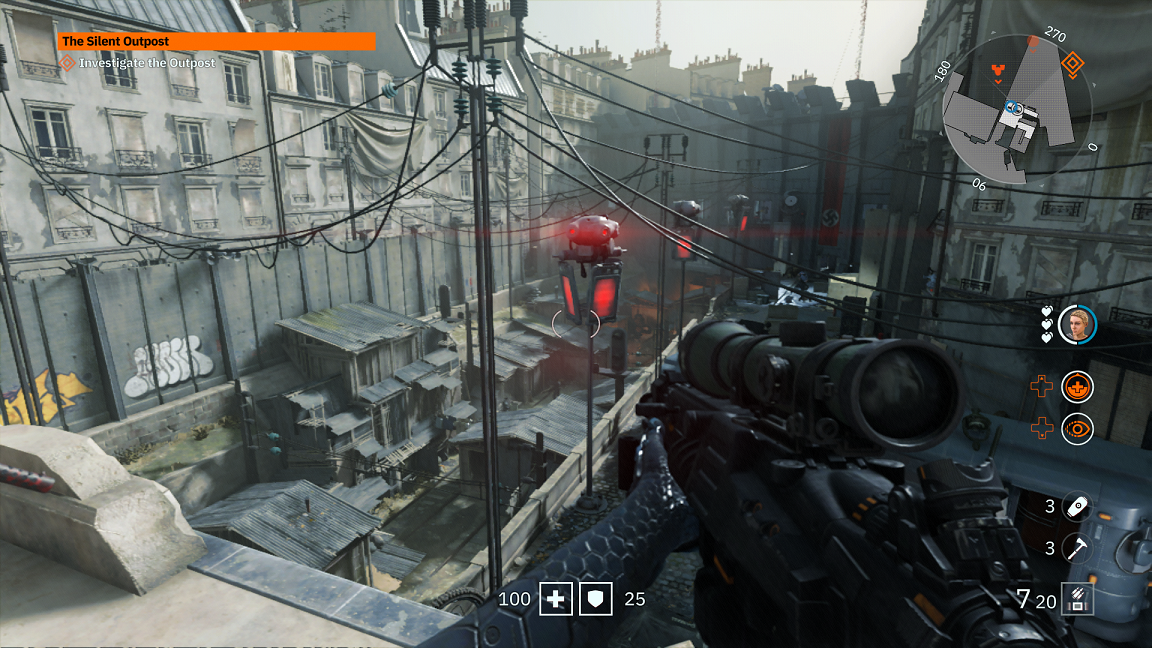Click the orange enemy marker on the minimap
Image resolution: width=1152 pixels, height=648 pixels.
point(995,69)
